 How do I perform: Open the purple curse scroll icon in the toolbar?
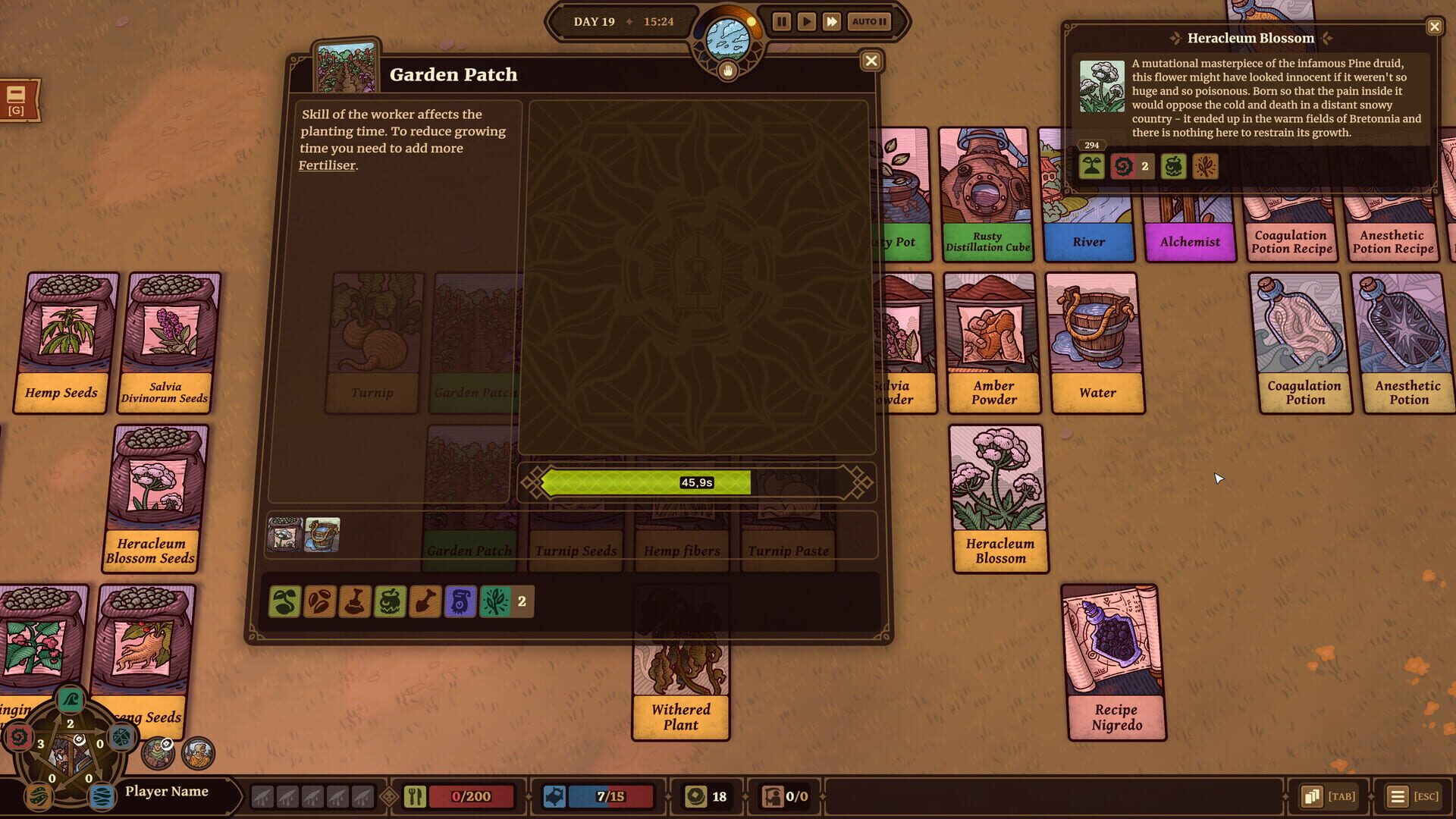click(459, 601)
